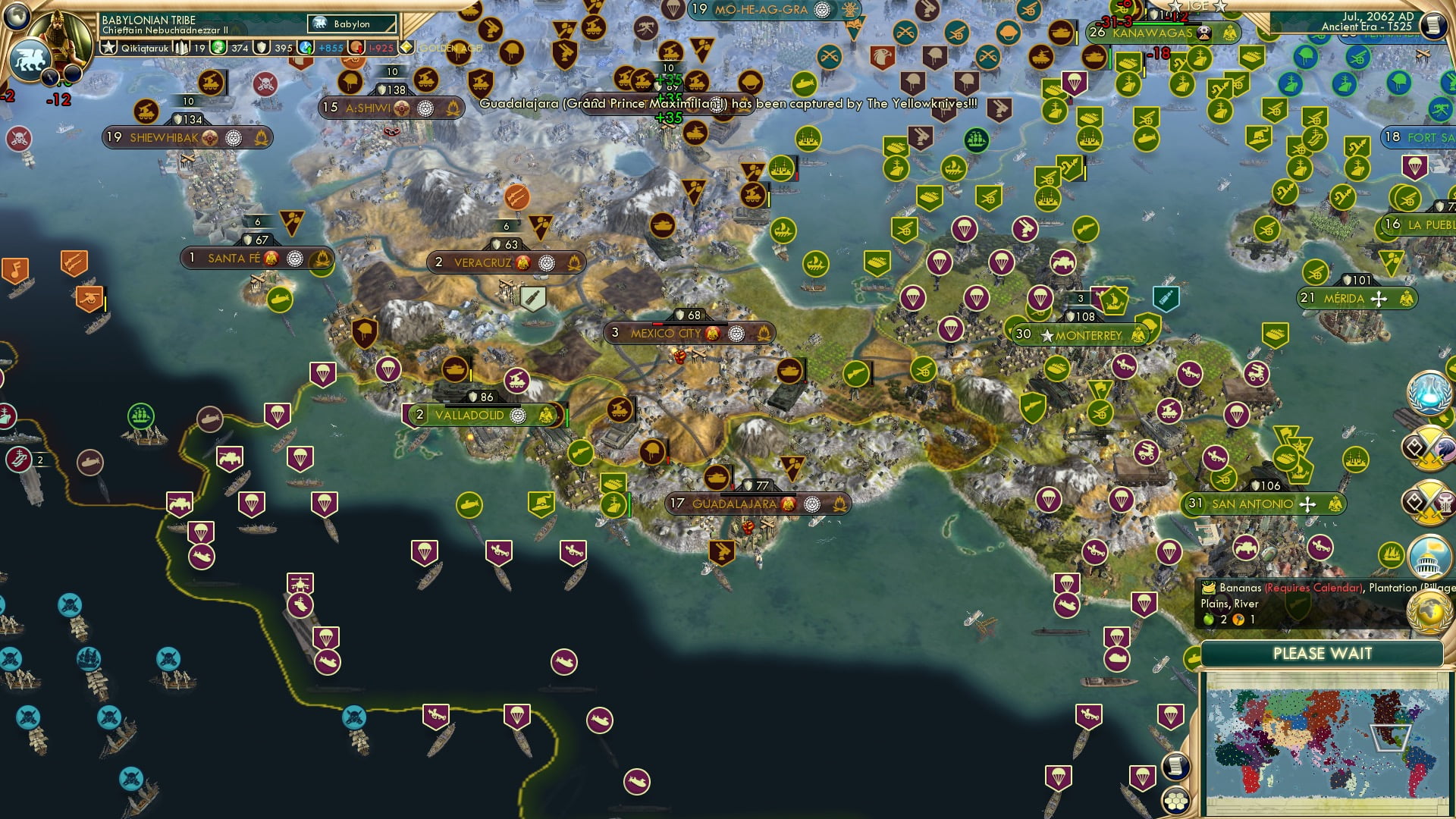The width and height of the screenshot is (1456, 819).
Task: Click the PLEASE WAIT button
Action: (x=1323, y=653)
